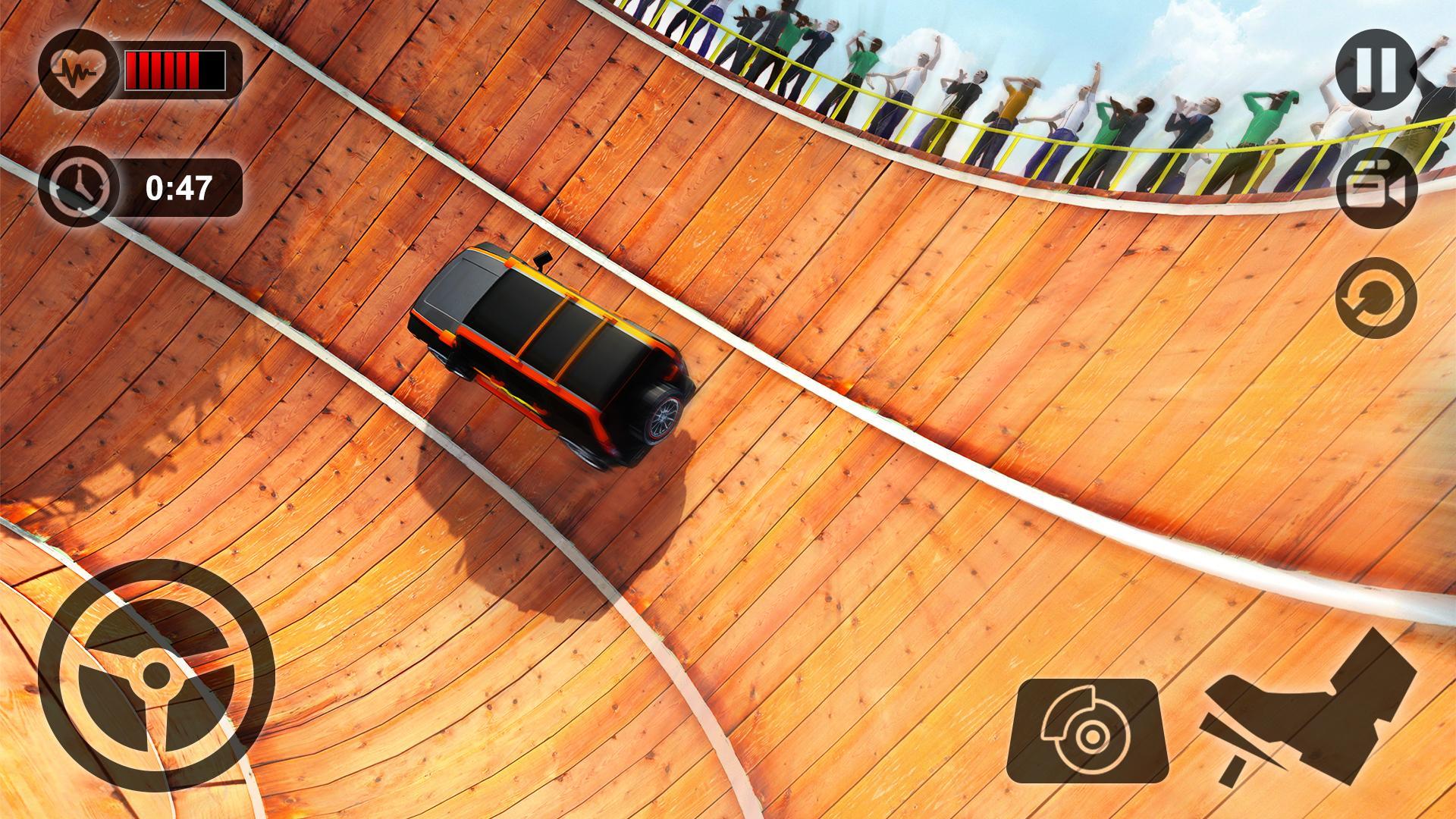Tap the red health bar segments
1456x819 pixels.
pyautogui.click(x=174, y=68)
